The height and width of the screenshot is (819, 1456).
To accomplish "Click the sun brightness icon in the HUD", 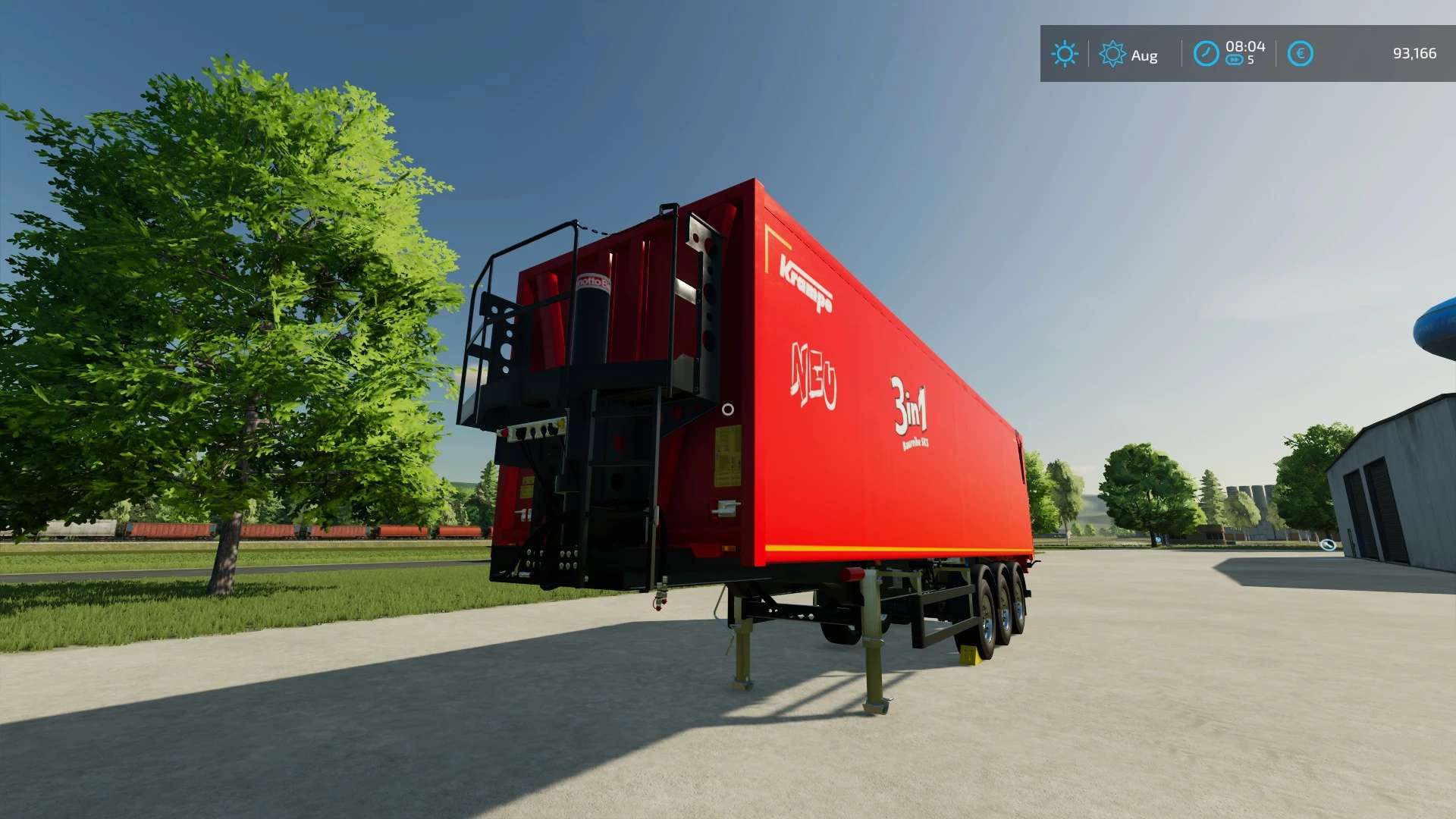I will pyautogui.click(x=1065, y=54).
